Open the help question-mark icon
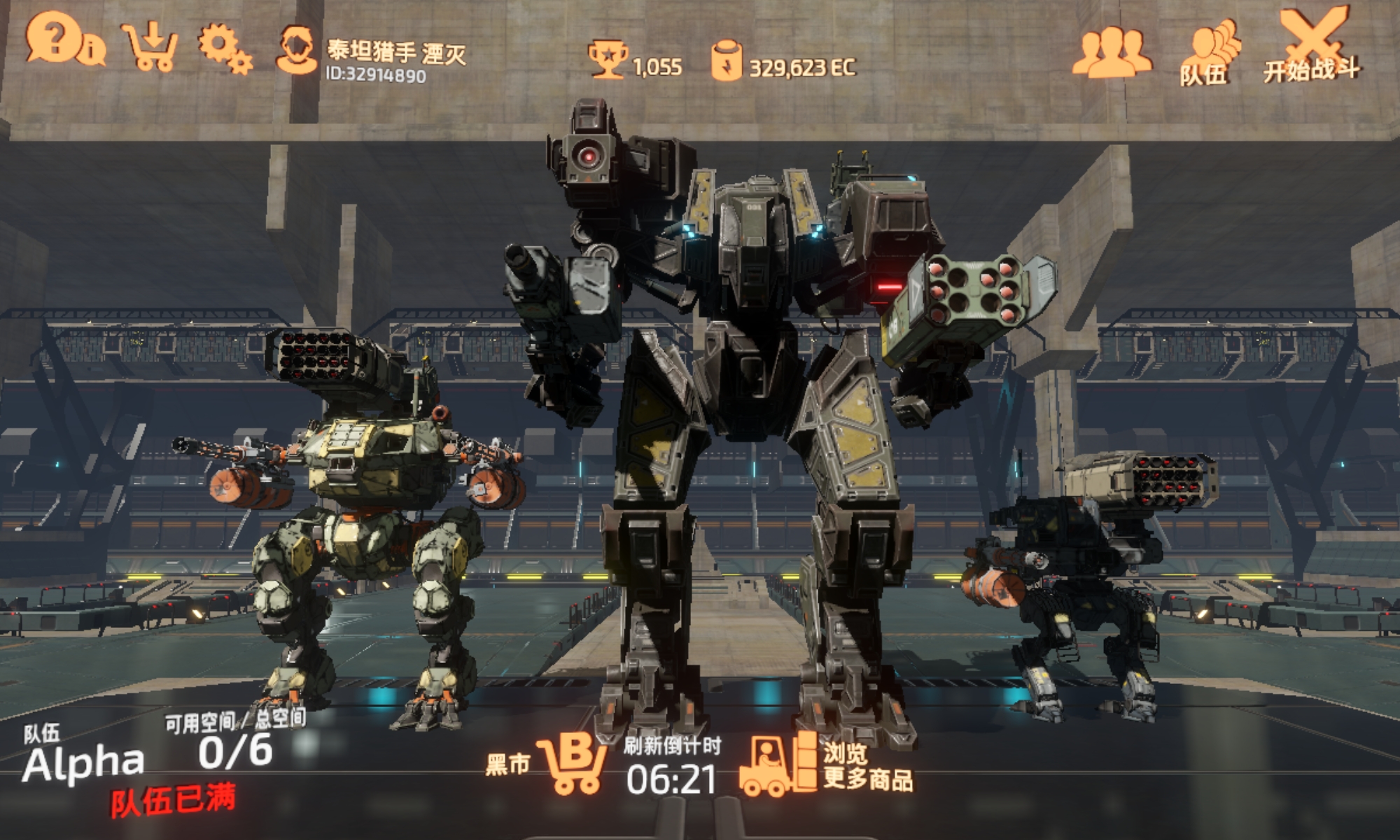This screenshot has width=1400, height=840. tap(55, 39)
